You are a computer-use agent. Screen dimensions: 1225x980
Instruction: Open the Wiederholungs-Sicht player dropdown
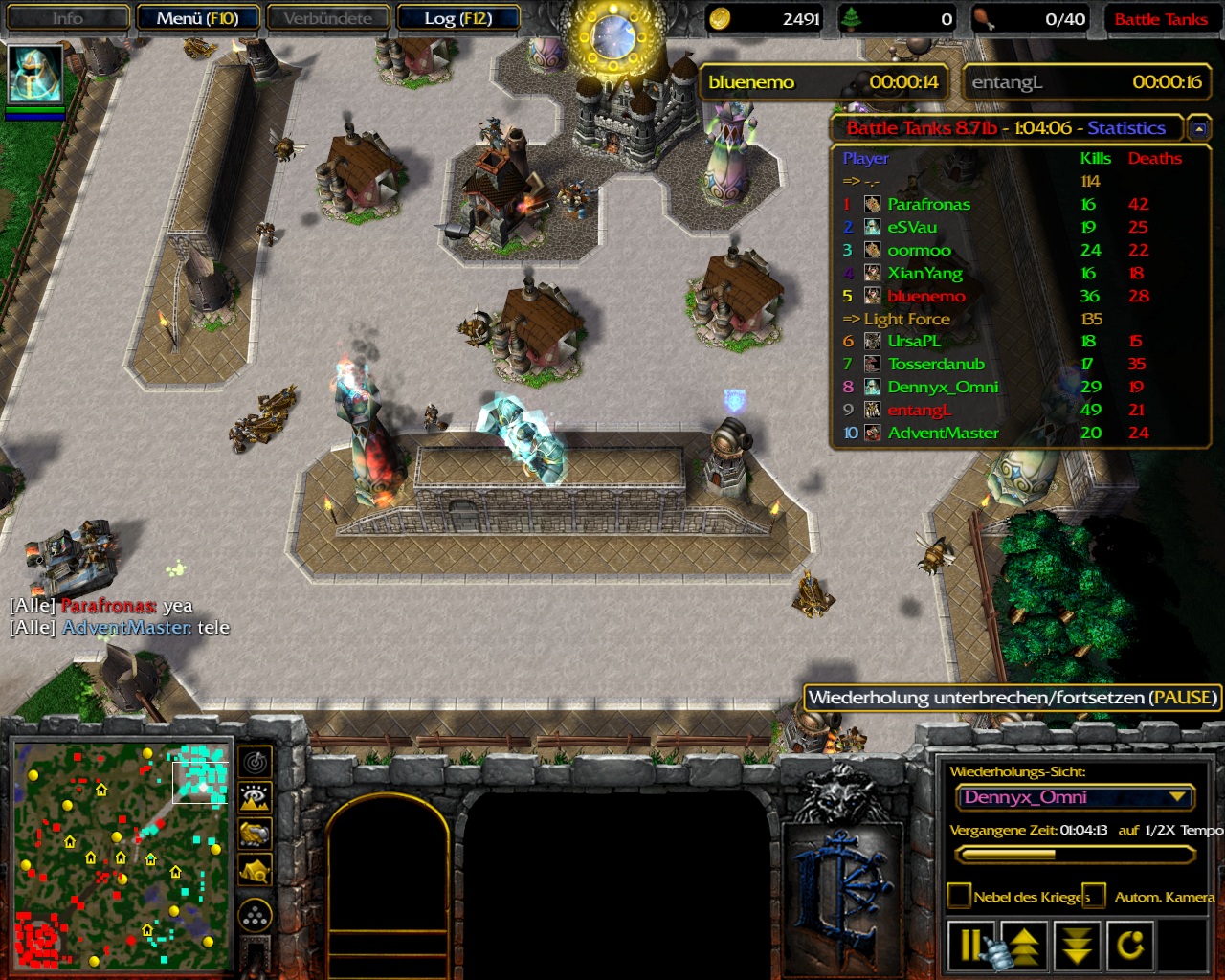[x=1076, y=797]
